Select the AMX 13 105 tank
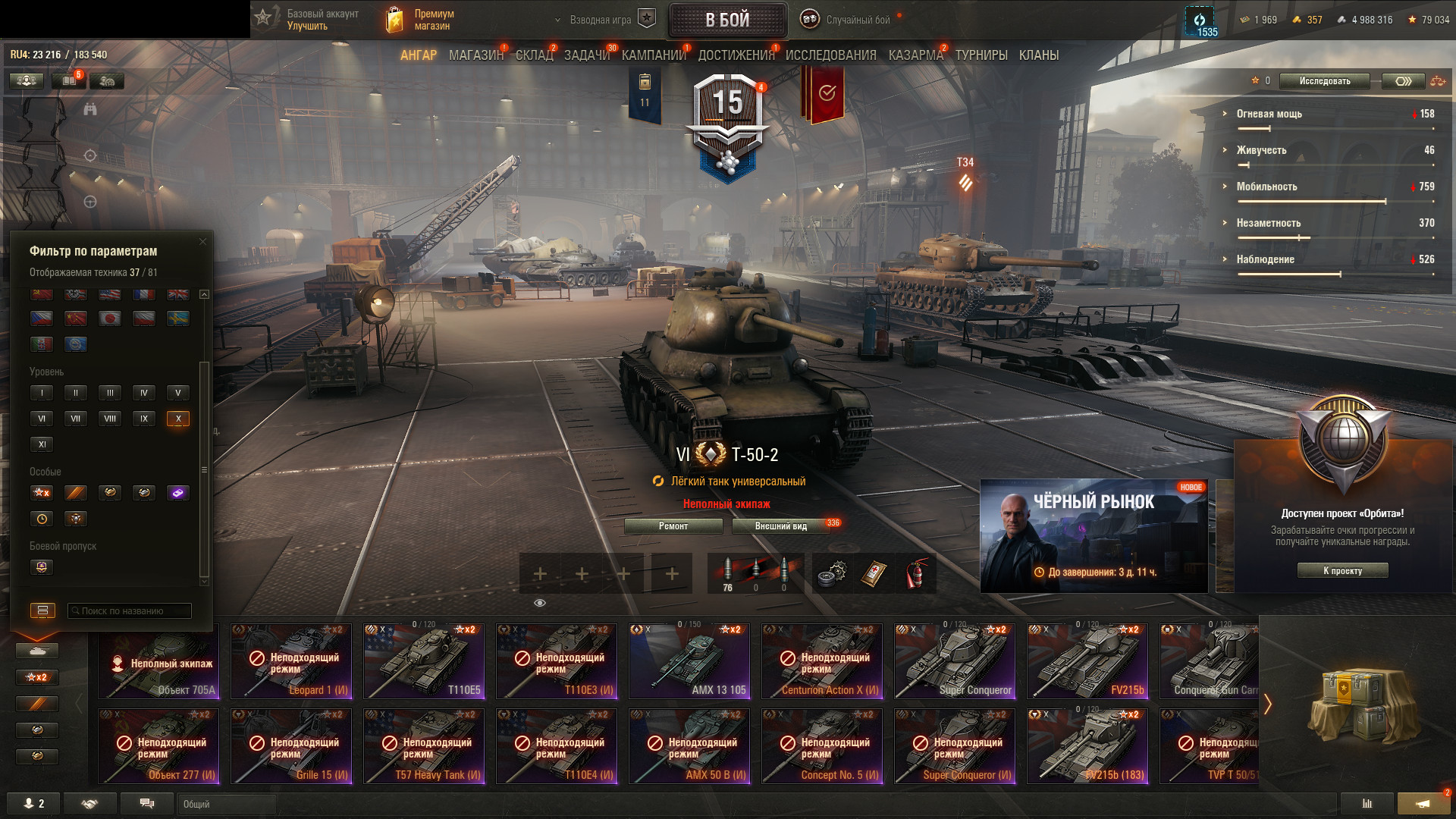Screen dimensions: 1456x819 689,661
